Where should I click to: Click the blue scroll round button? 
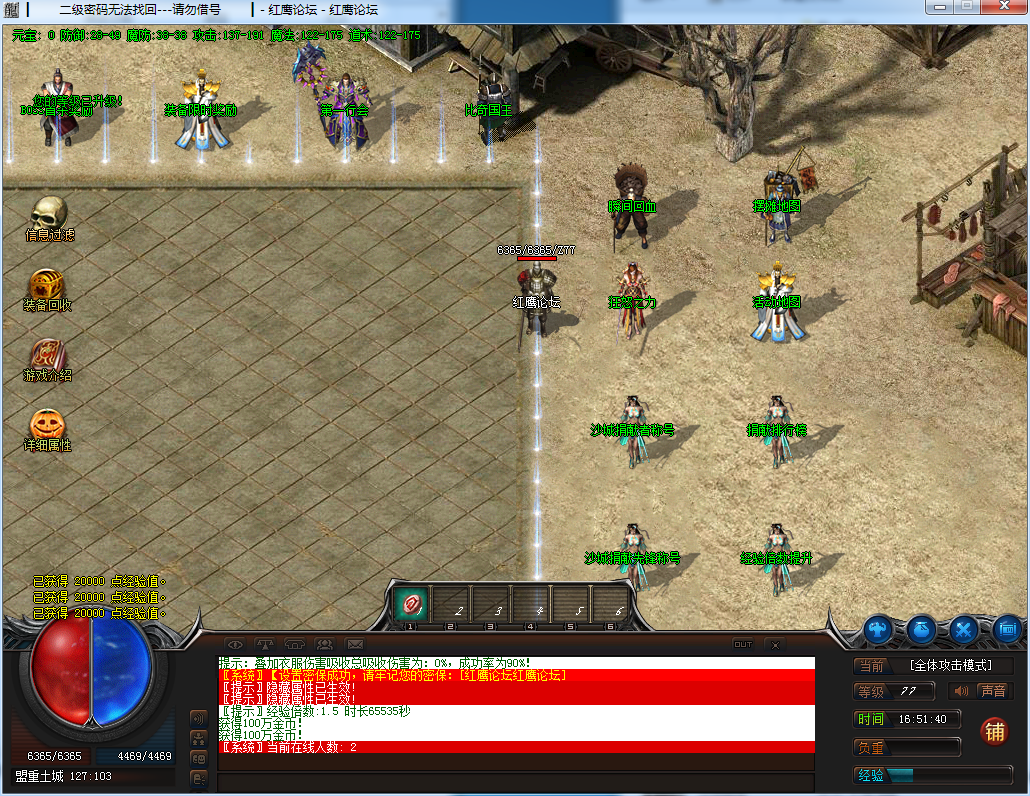pyautogui.click(x=1007, y=629)
